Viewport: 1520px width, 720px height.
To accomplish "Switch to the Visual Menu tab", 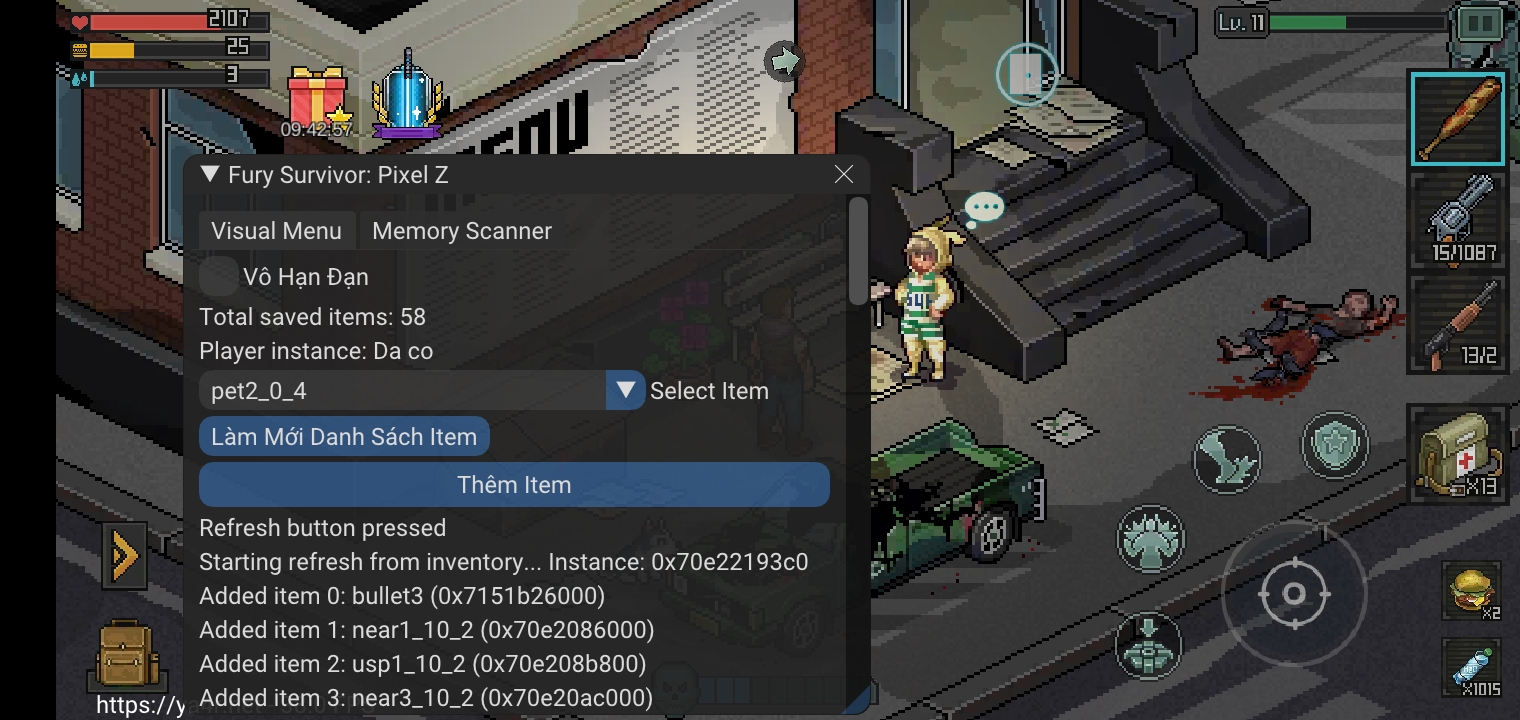I will [x=277, y=230].
